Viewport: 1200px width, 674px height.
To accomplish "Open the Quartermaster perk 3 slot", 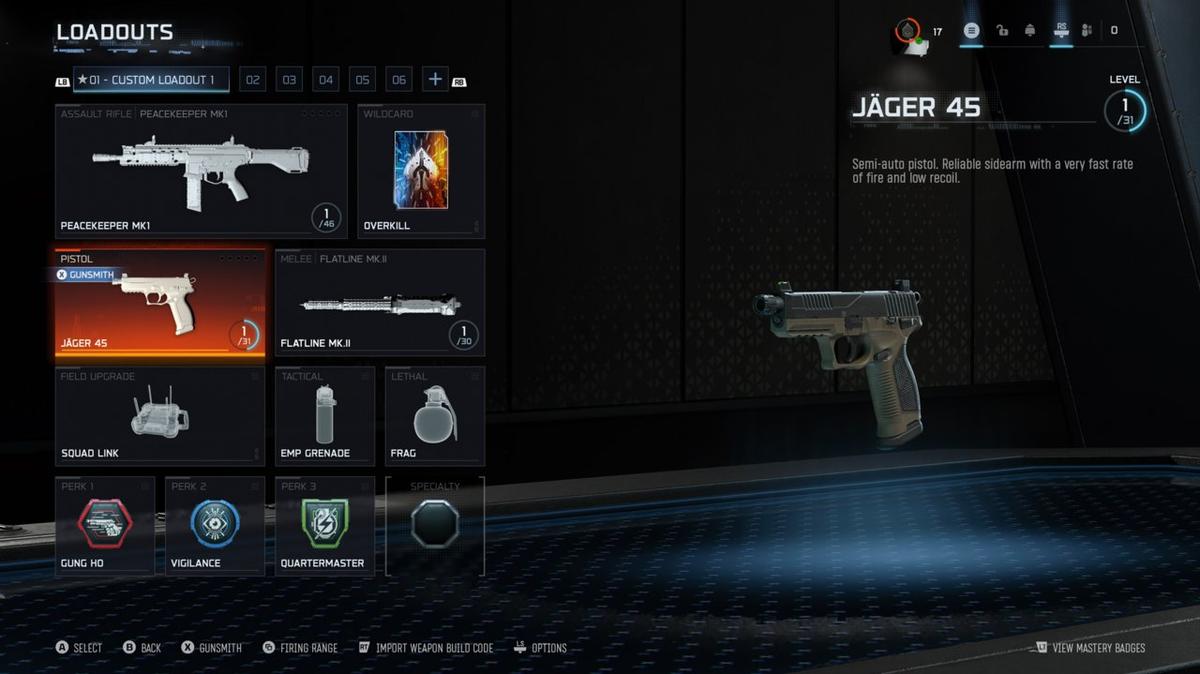I will pos(325,526).
